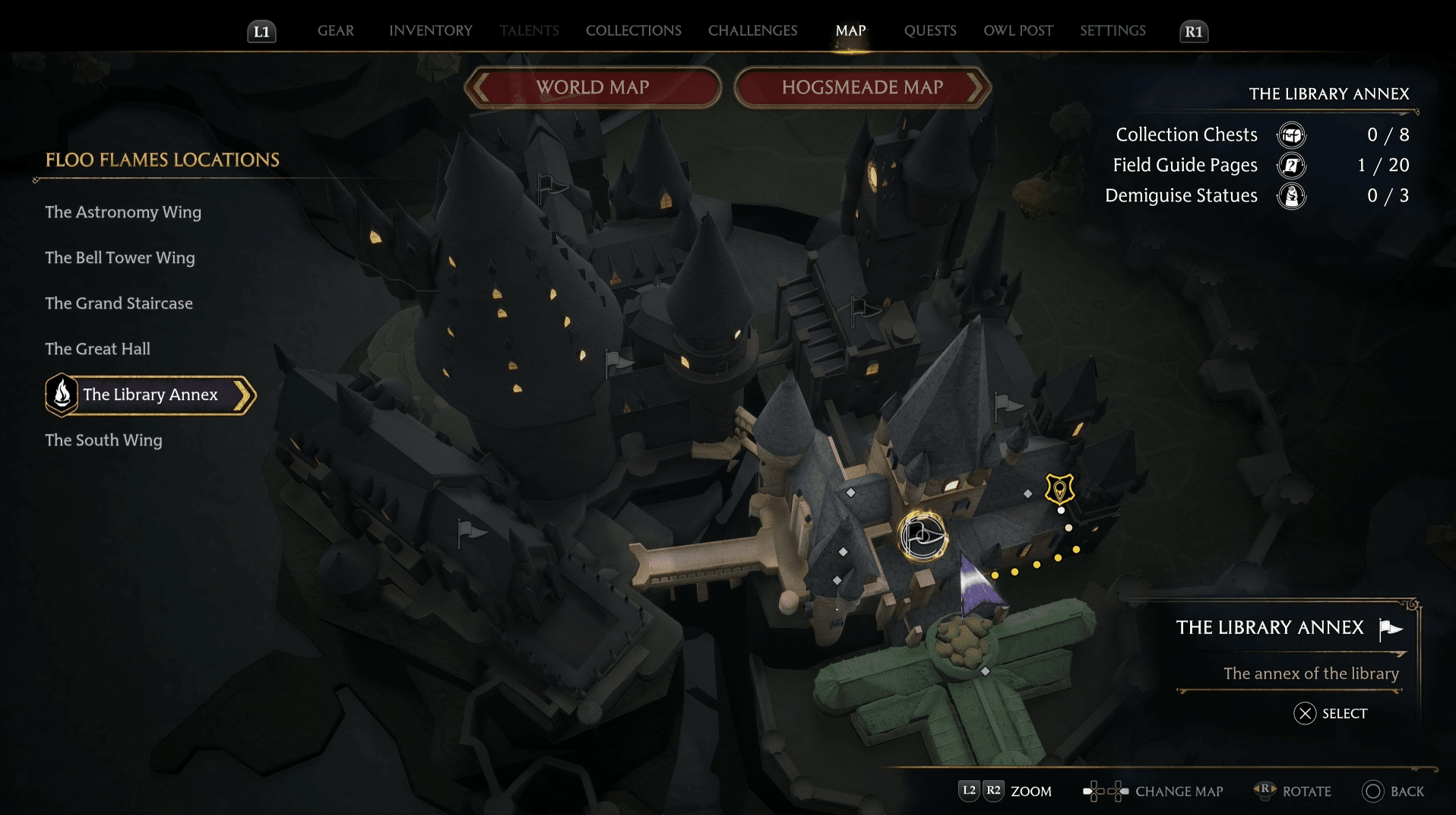Click the golden quest shield marker

coord(1059,489)
